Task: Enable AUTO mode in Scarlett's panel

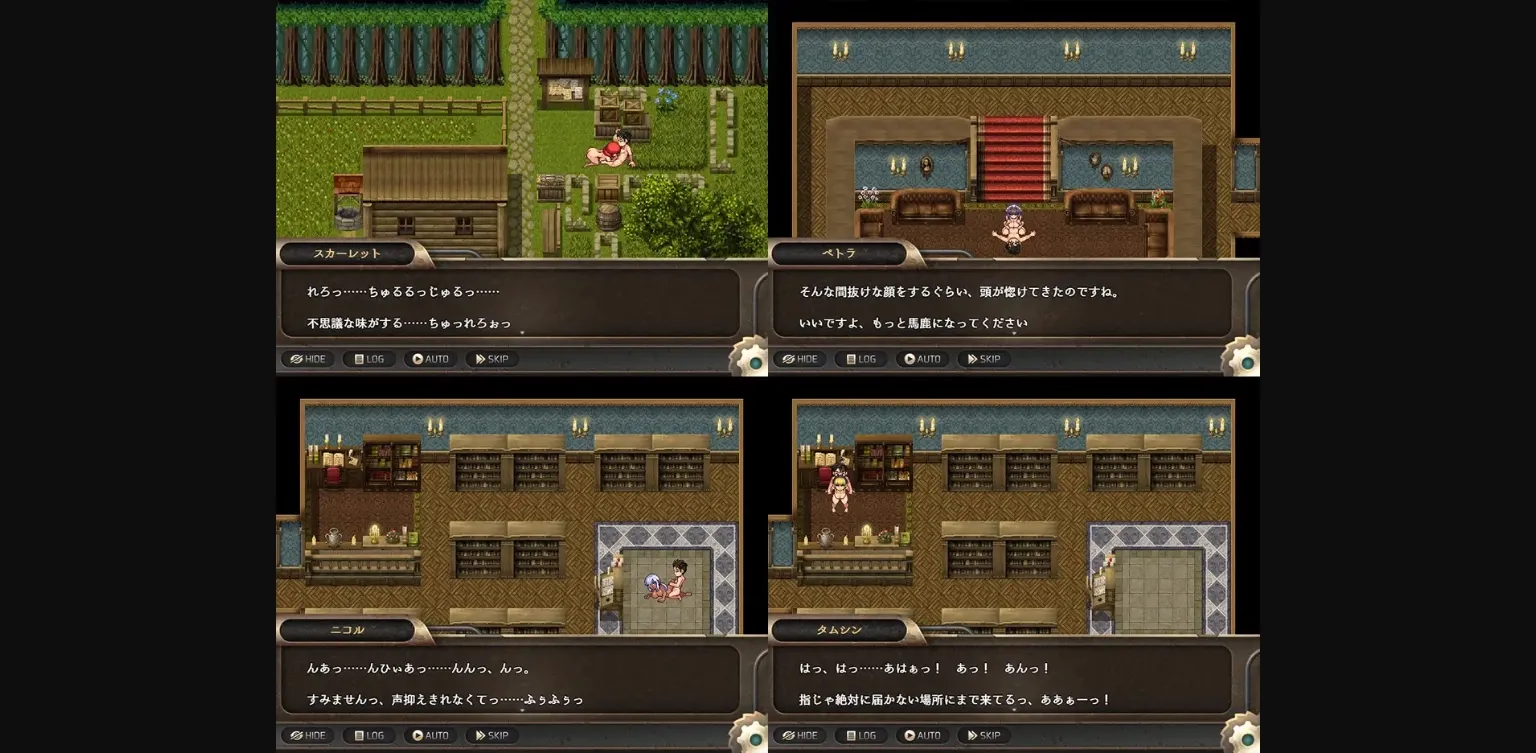Action: (x=430, y=359)
